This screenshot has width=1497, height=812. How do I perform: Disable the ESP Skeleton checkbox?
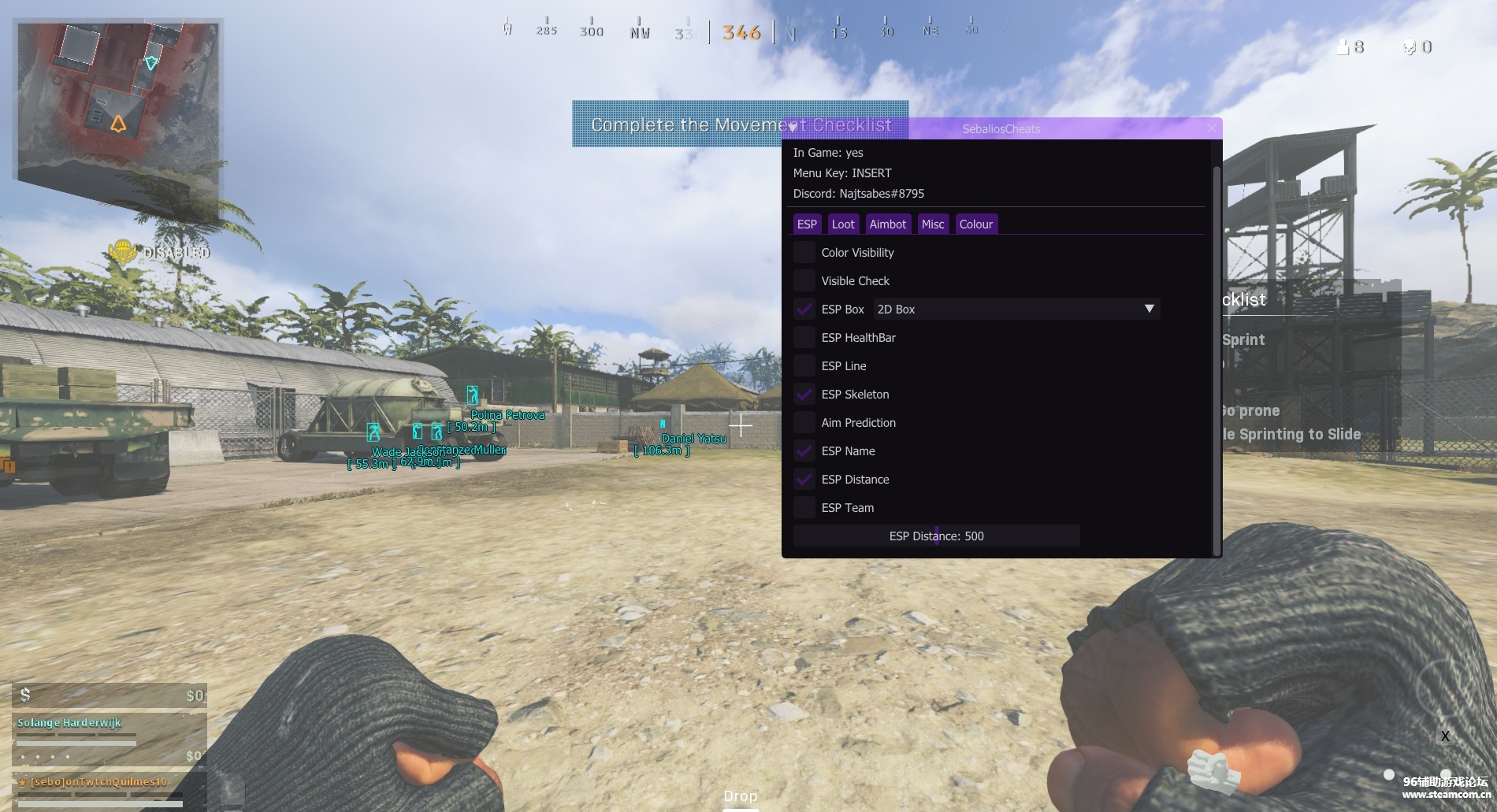(804, 395)
